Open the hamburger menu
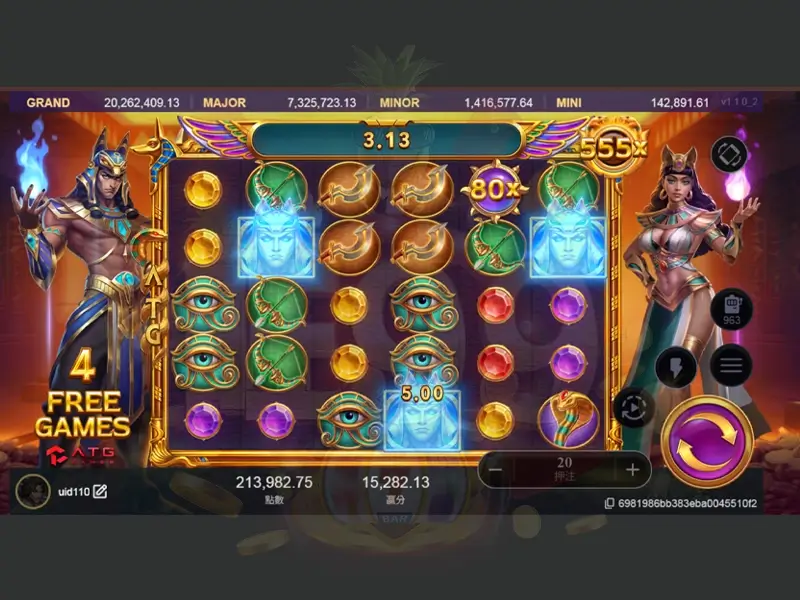 731,365
